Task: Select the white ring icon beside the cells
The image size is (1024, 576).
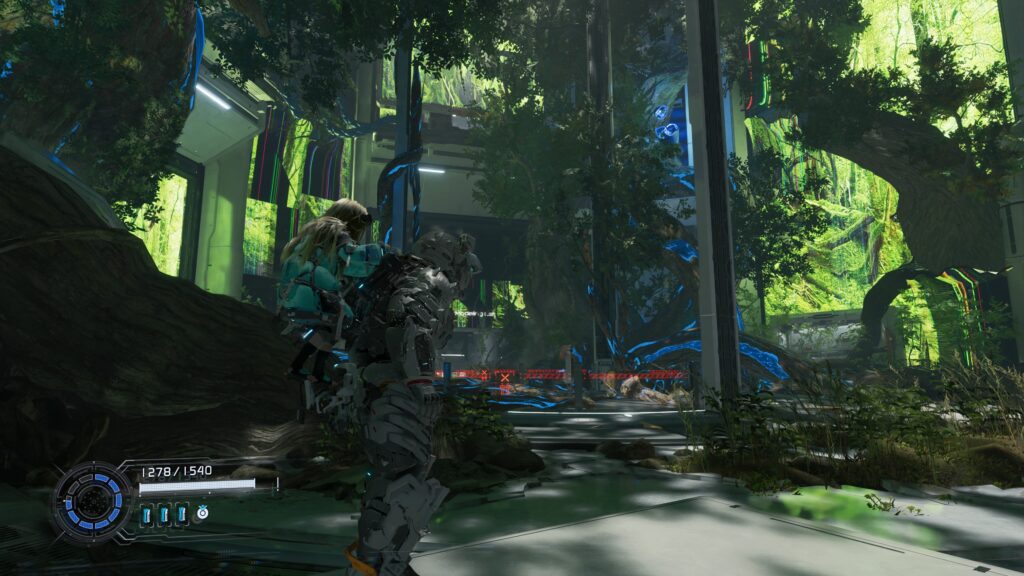Action: tap(201, 513)
